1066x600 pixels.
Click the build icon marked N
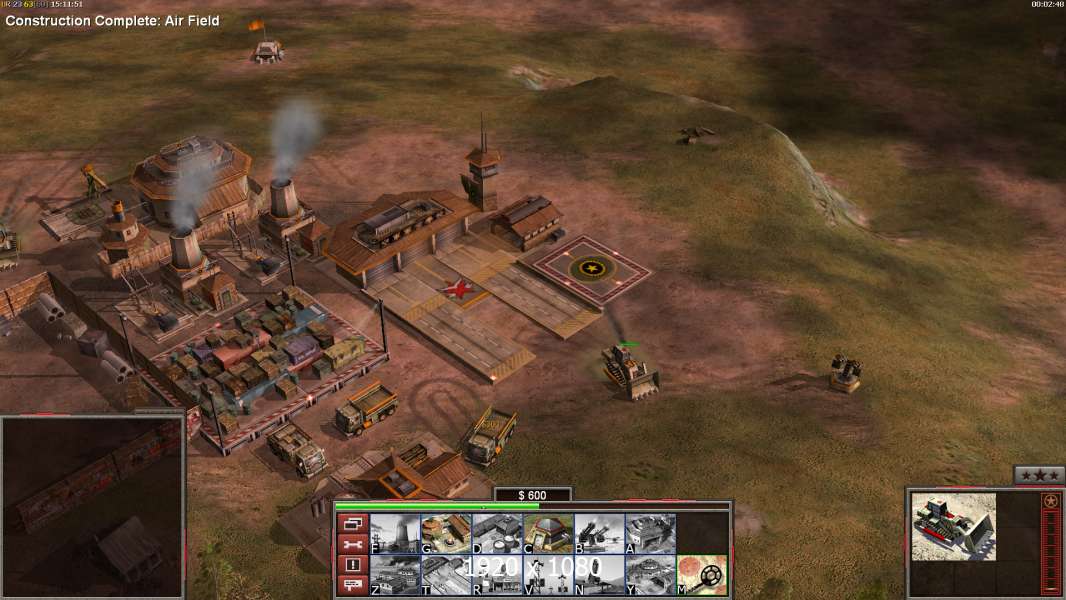coord(599,574)
